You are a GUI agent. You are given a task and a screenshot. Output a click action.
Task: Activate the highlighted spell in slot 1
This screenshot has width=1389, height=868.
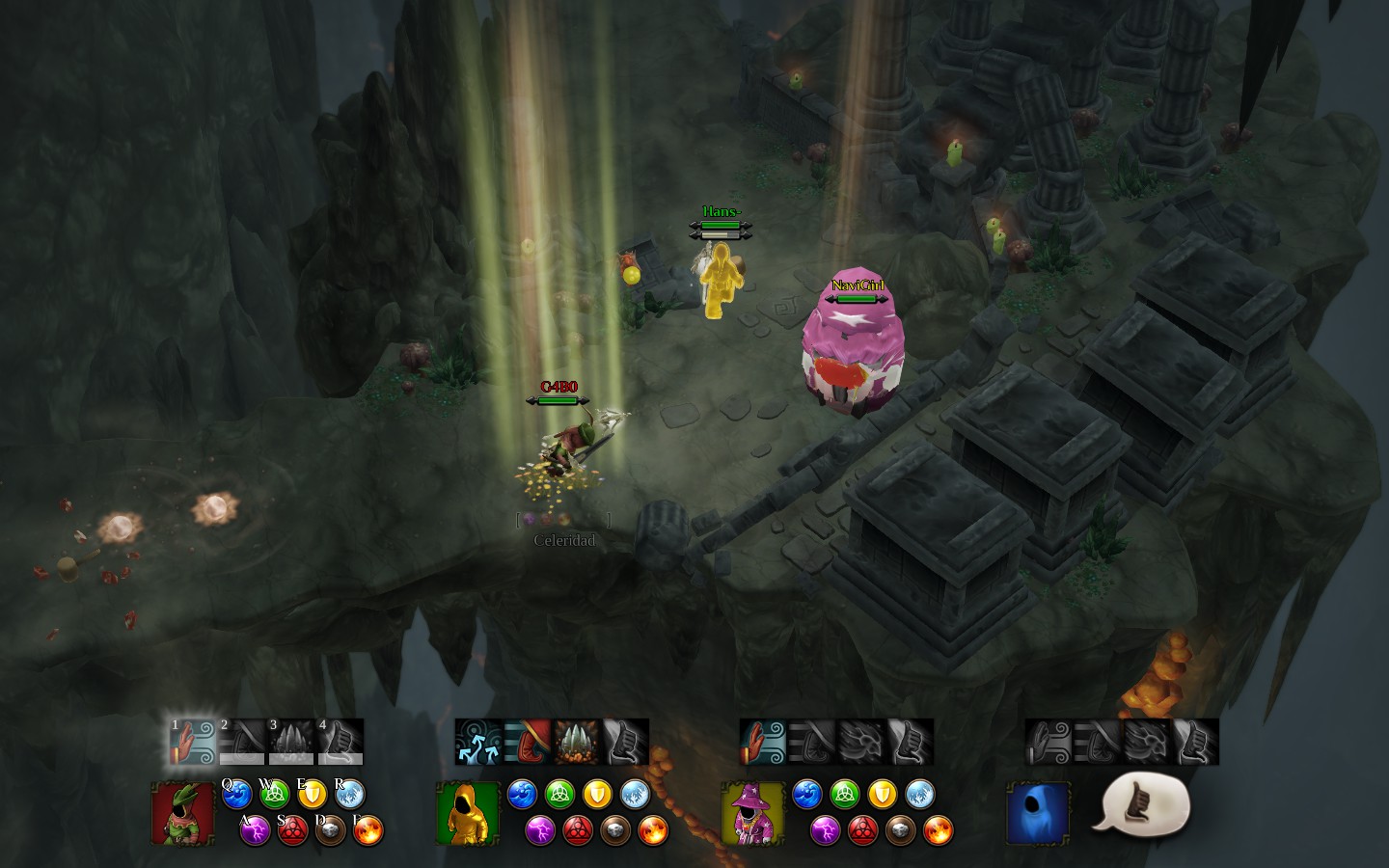(x=193, y=743)
